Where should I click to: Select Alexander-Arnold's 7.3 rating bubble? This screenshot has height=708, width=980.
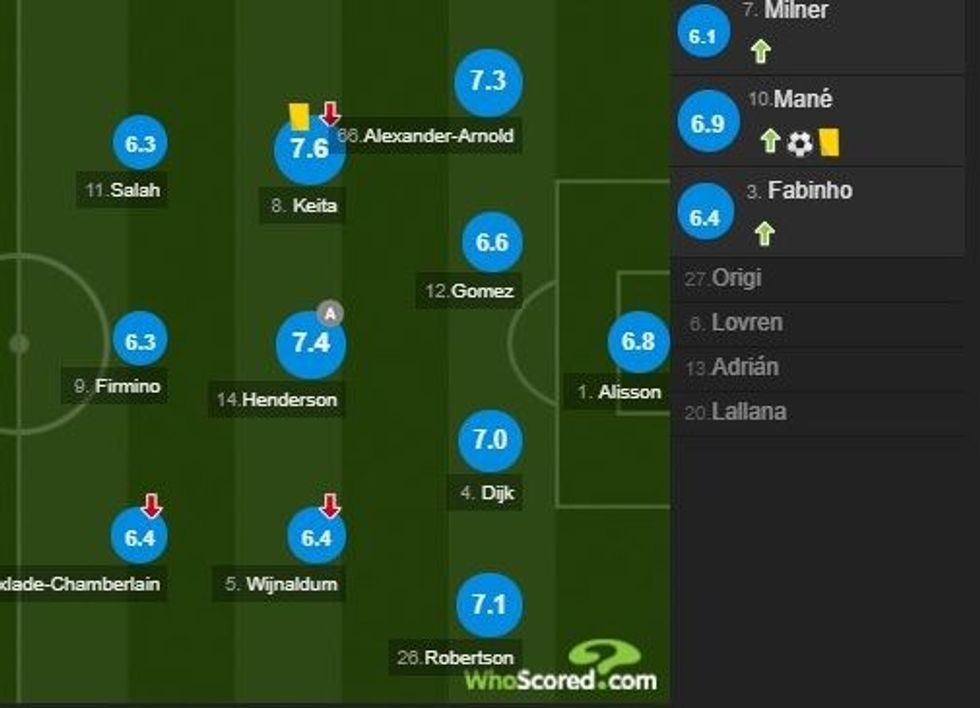[x=487, y=82]
